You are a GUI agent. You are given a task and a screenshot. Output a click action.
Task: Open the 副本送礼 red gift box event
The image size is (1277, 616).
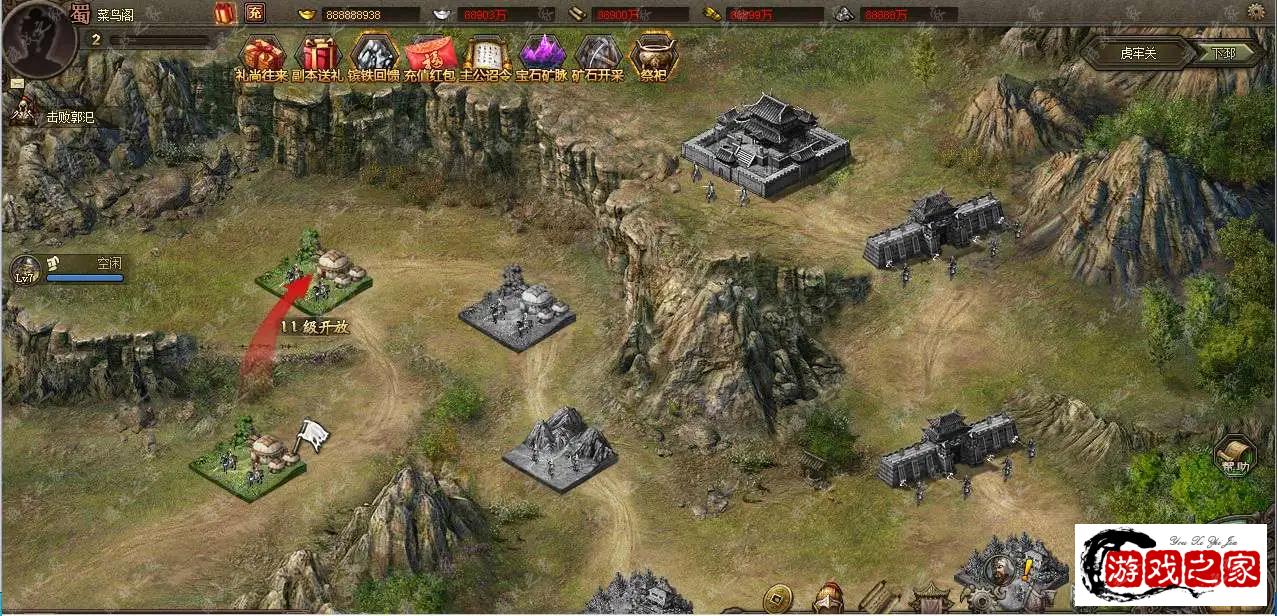319,55
